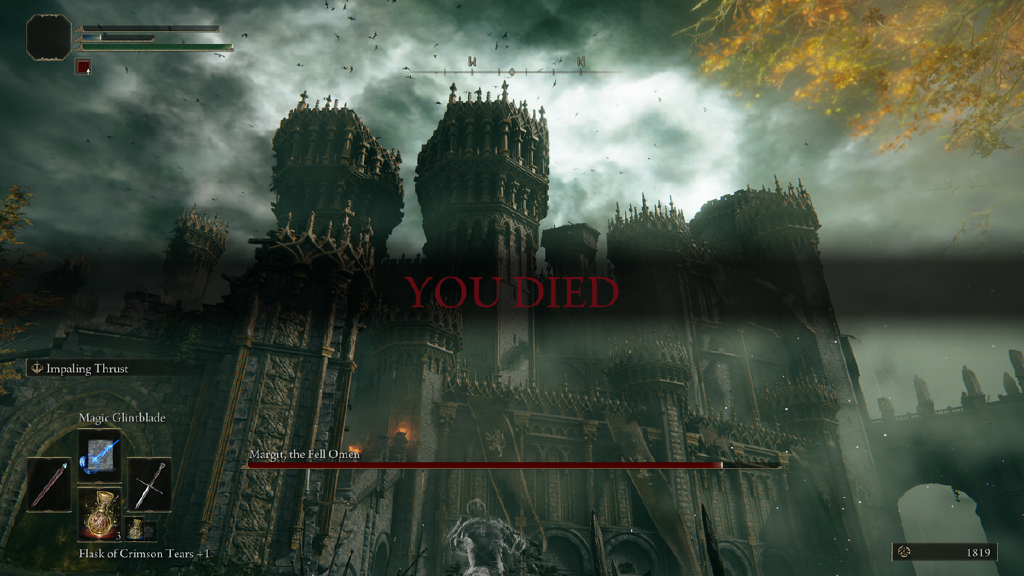Click the compass bar at the top
This screenshot has width=1024, height=576.
coord(511,71)
